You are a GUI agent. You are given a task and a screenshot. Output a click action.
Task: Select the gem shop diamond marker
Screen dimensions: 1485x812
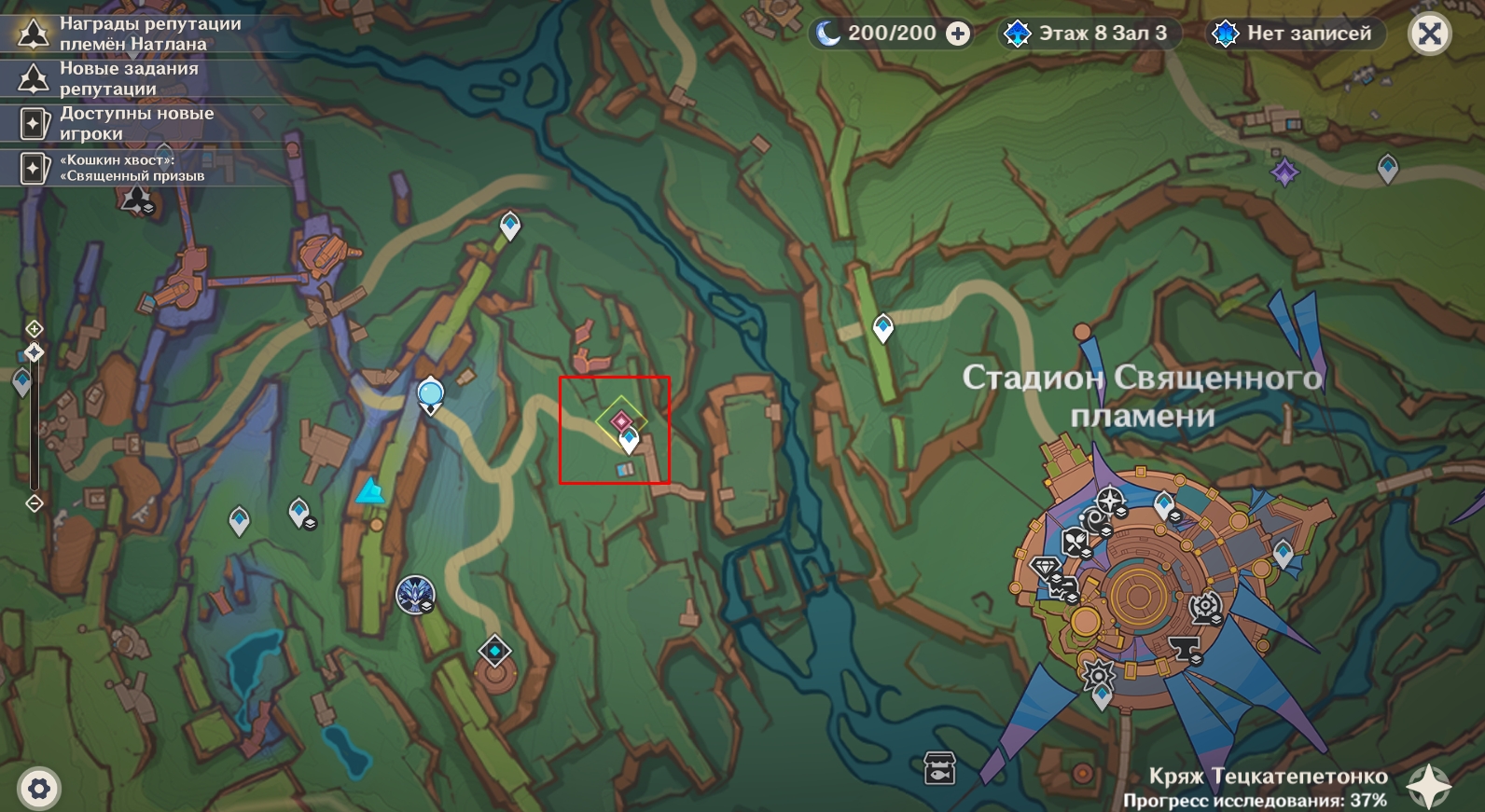tap(1045, 567)
